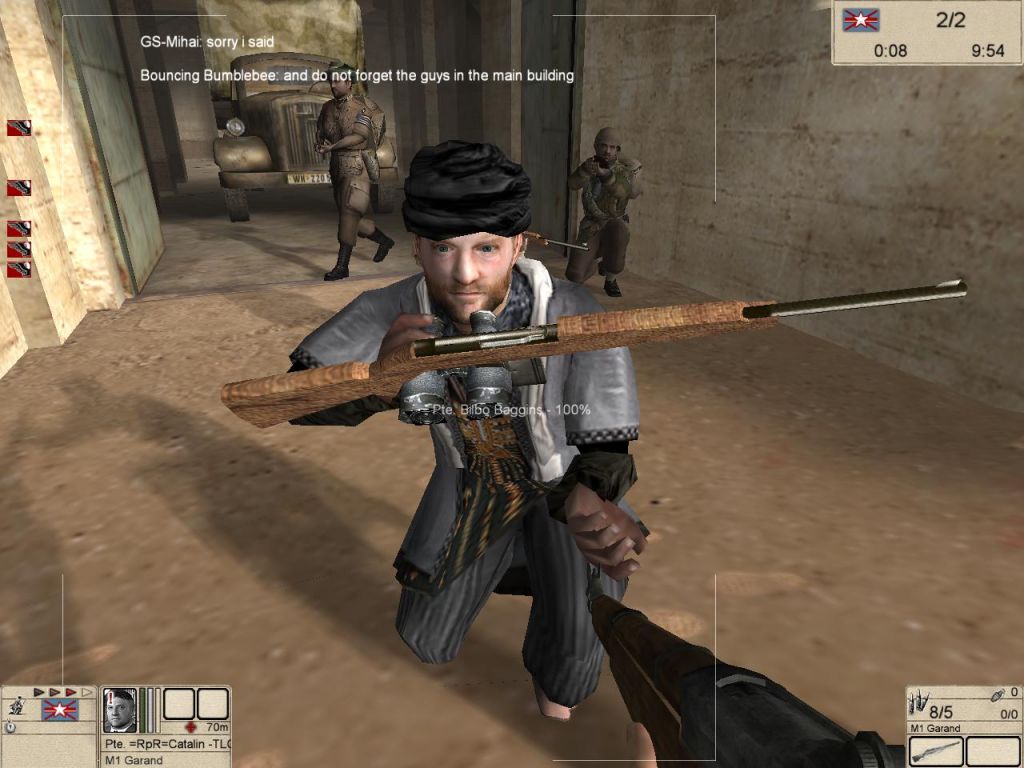Click the bullet clips icon beside ammo count
The height and width of the screenshot is (768, 1024).
tap(918, 702)
